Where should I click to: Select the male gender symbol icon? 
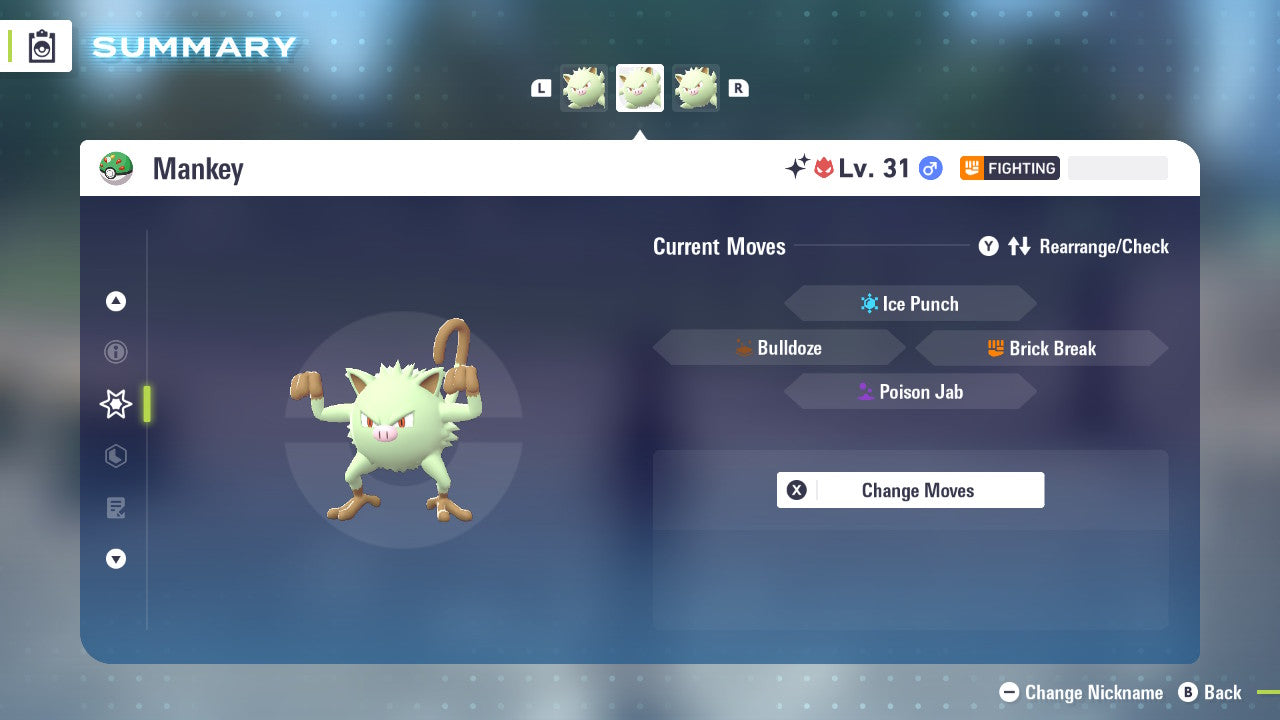tap(929, 168)
